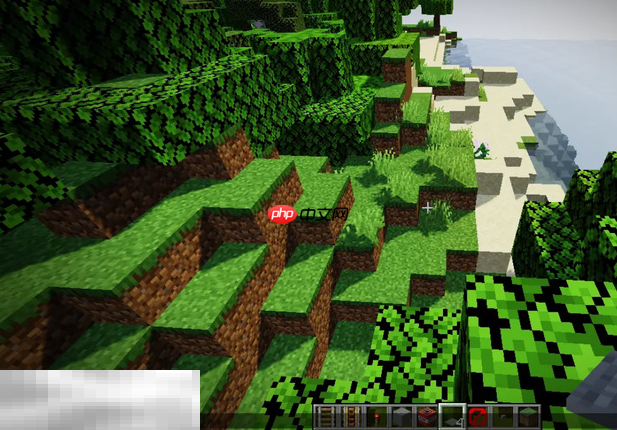Choose the TNT block in the hotbar

point(424,417)
